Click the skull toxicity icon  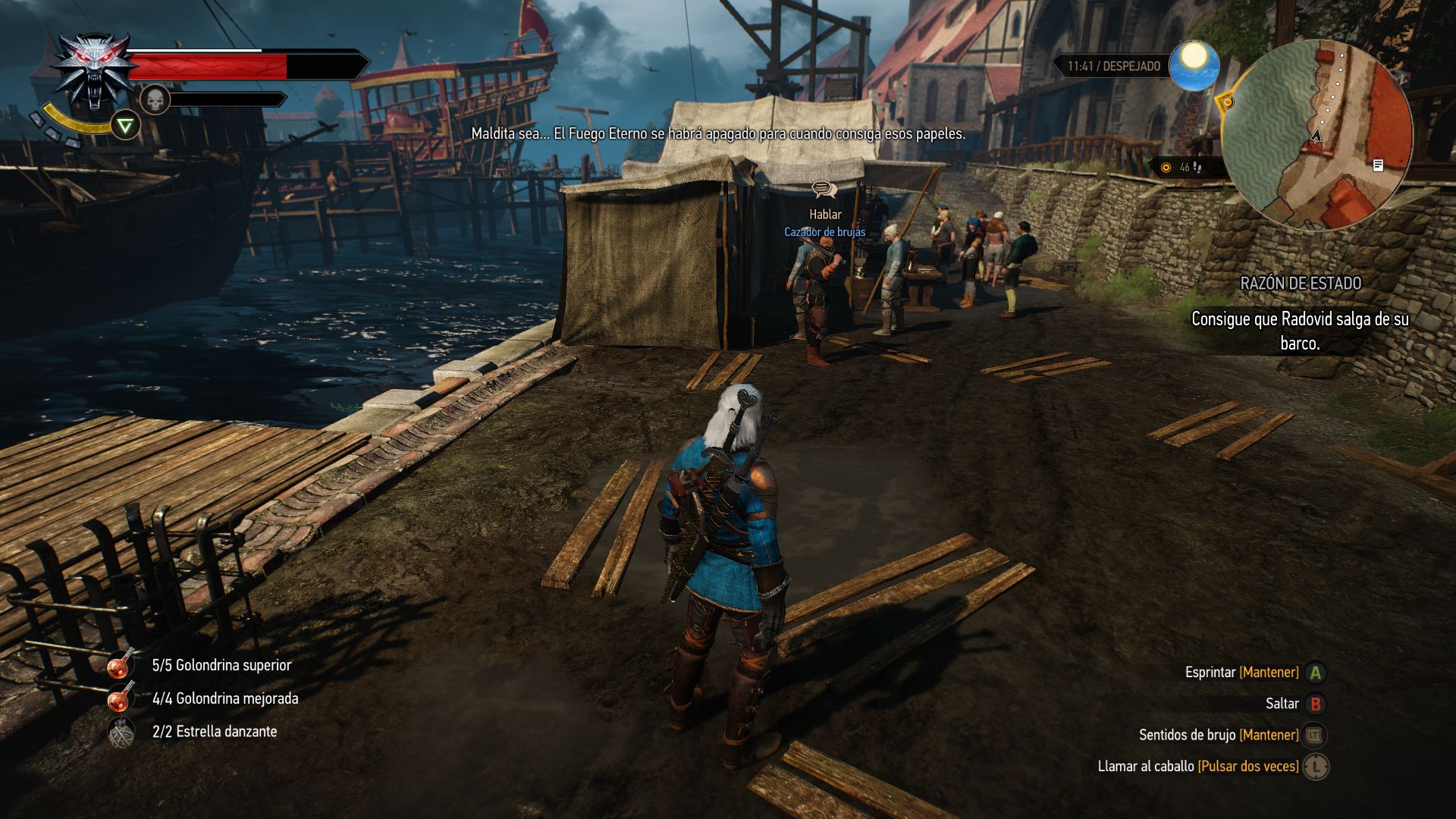(x=155, y=99)
